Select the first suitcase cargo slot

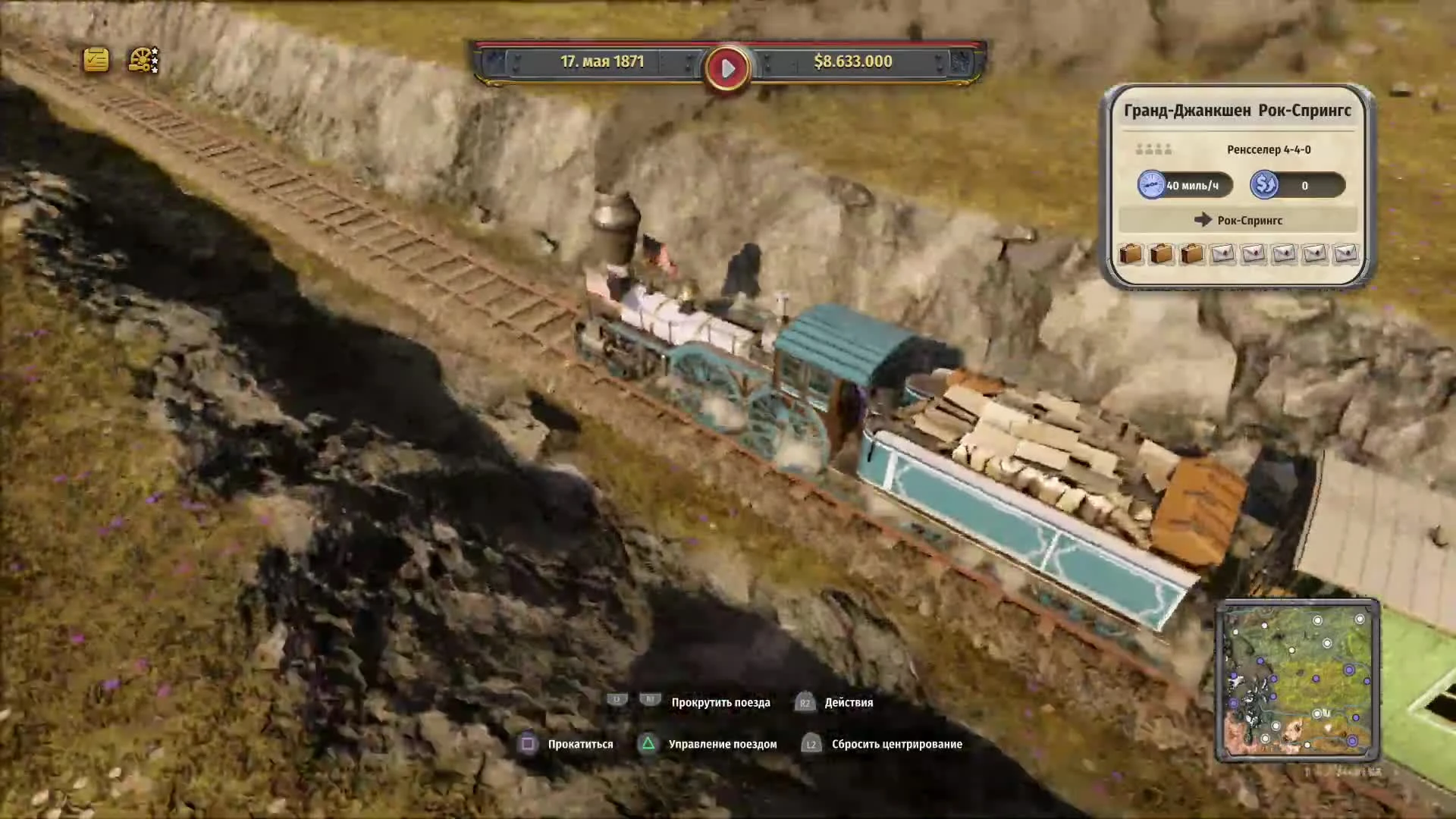pyautogui.click(x=1130, y=255)
